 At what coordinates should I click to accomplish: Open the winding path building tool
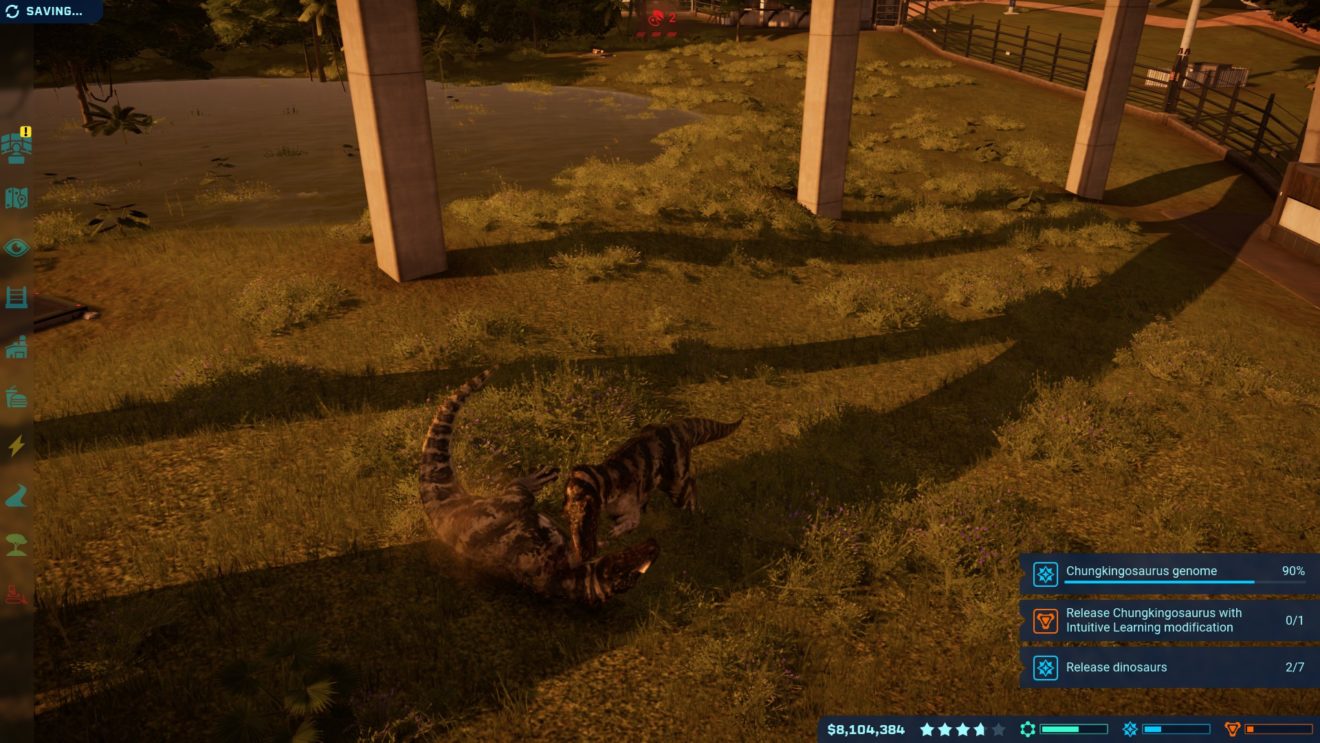[x=17, y=496]
